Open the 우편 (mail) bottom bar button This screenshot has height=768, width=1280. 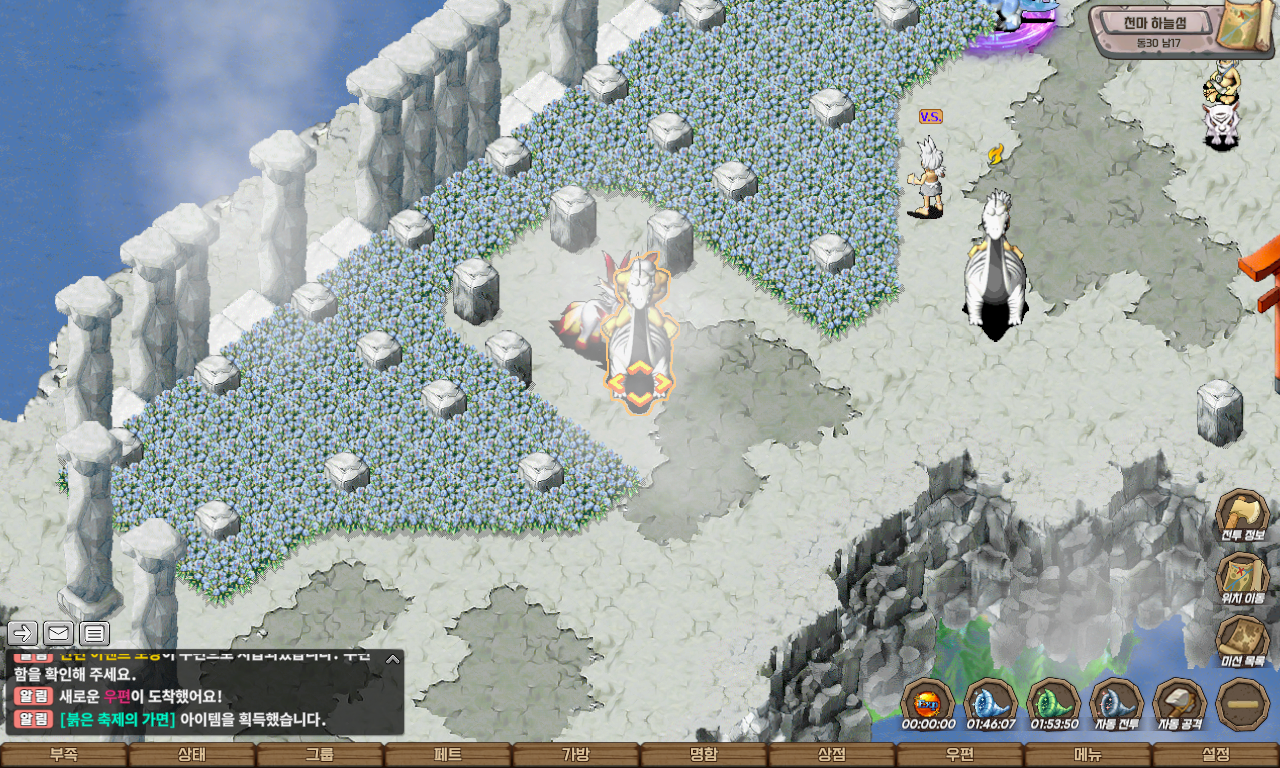point(960,755)
